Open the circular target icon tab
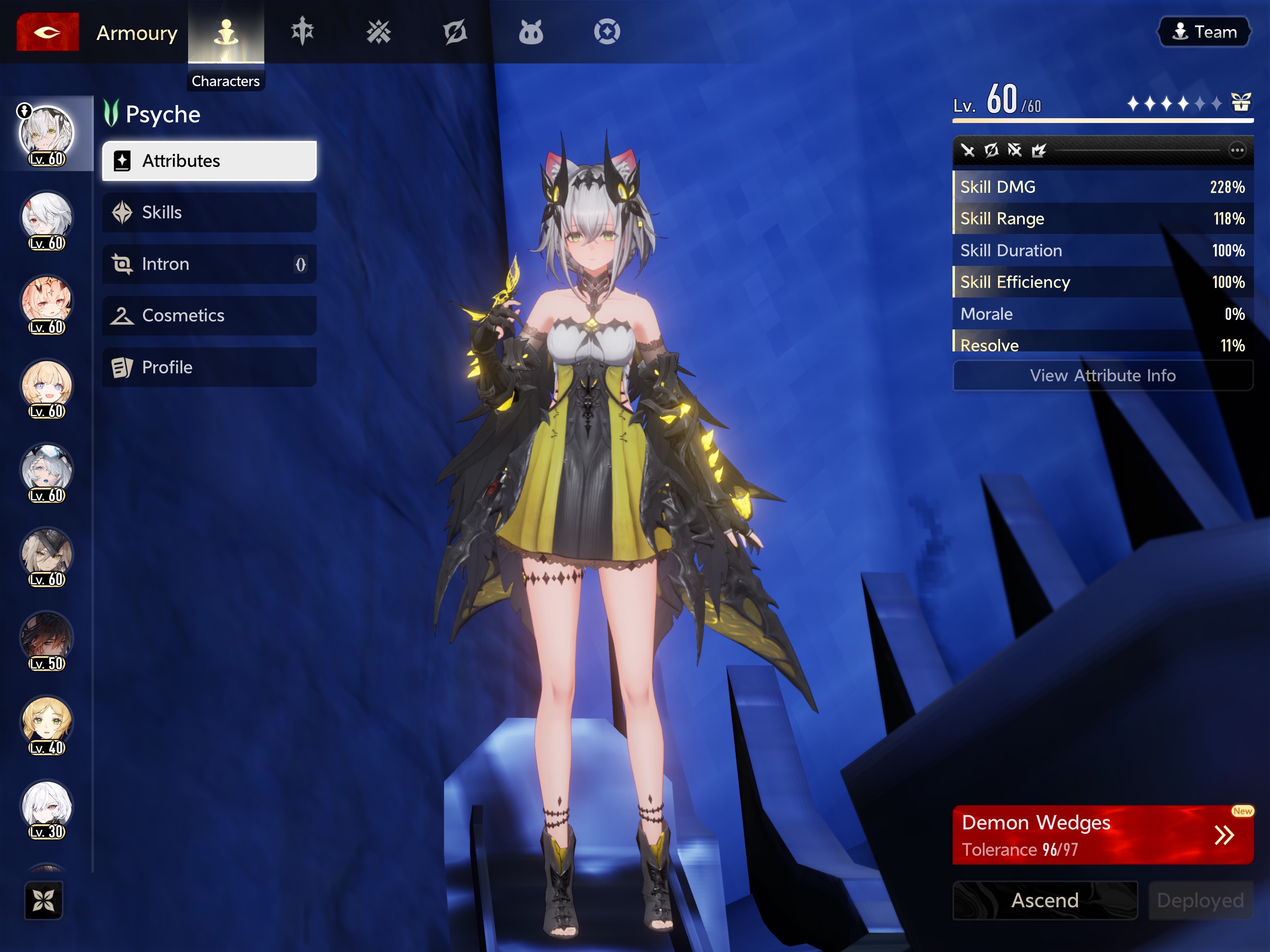The height and width of the screenshot is (952, 1270). click(607, 32)
